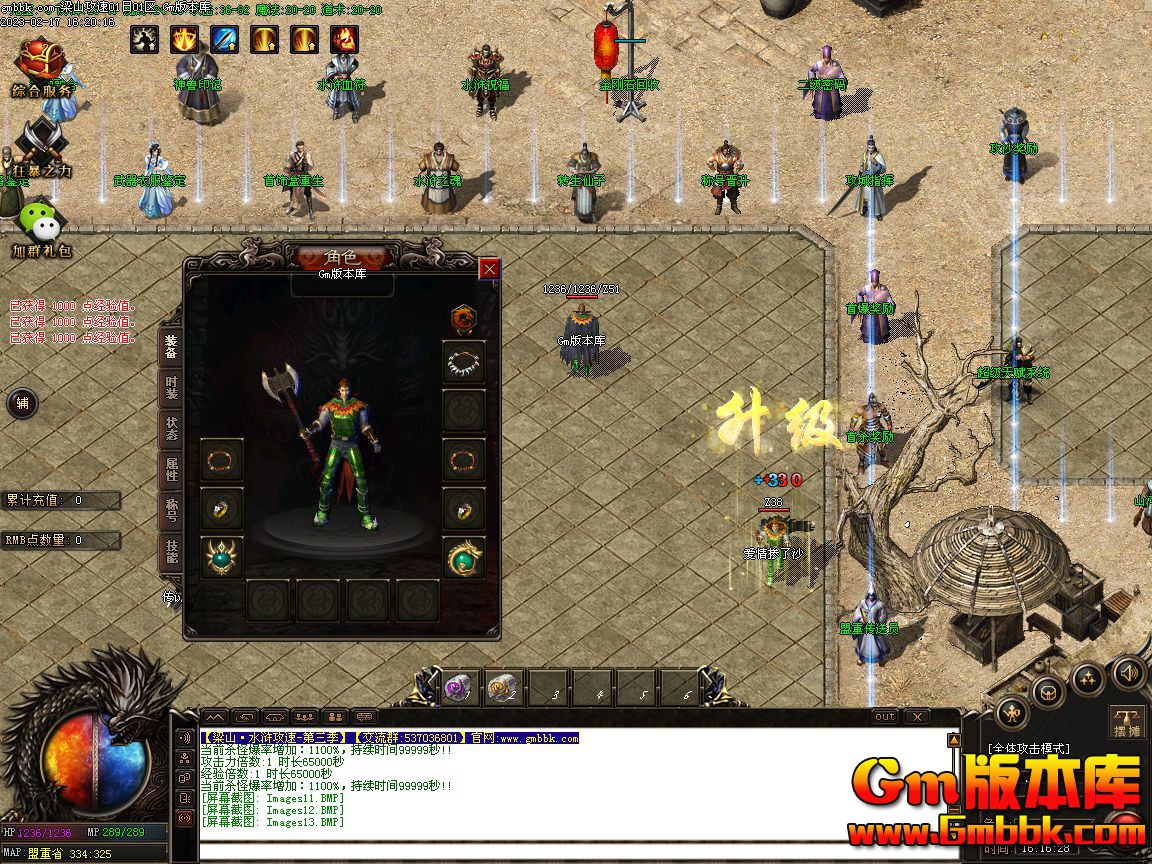Show the 属性 attributes tab
Image resolution: width=1152 pixels, height=864 pixels.
(171, 470)
